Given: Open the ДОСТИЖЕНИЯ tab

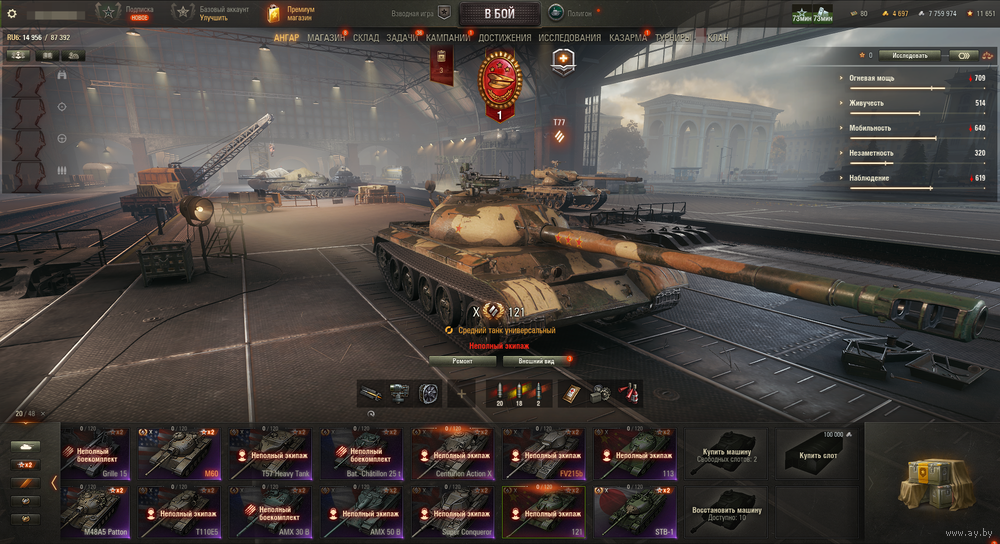Looking at the screenshot, I should (505, 38).
